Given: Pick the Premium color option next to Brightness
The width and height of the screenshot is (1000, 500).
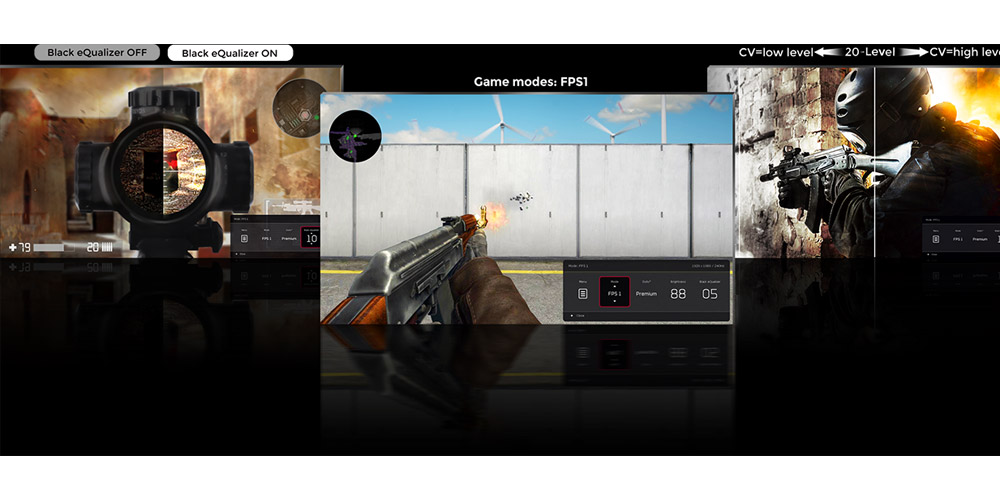Looking at the screenshot, I should tap(647, 293).
